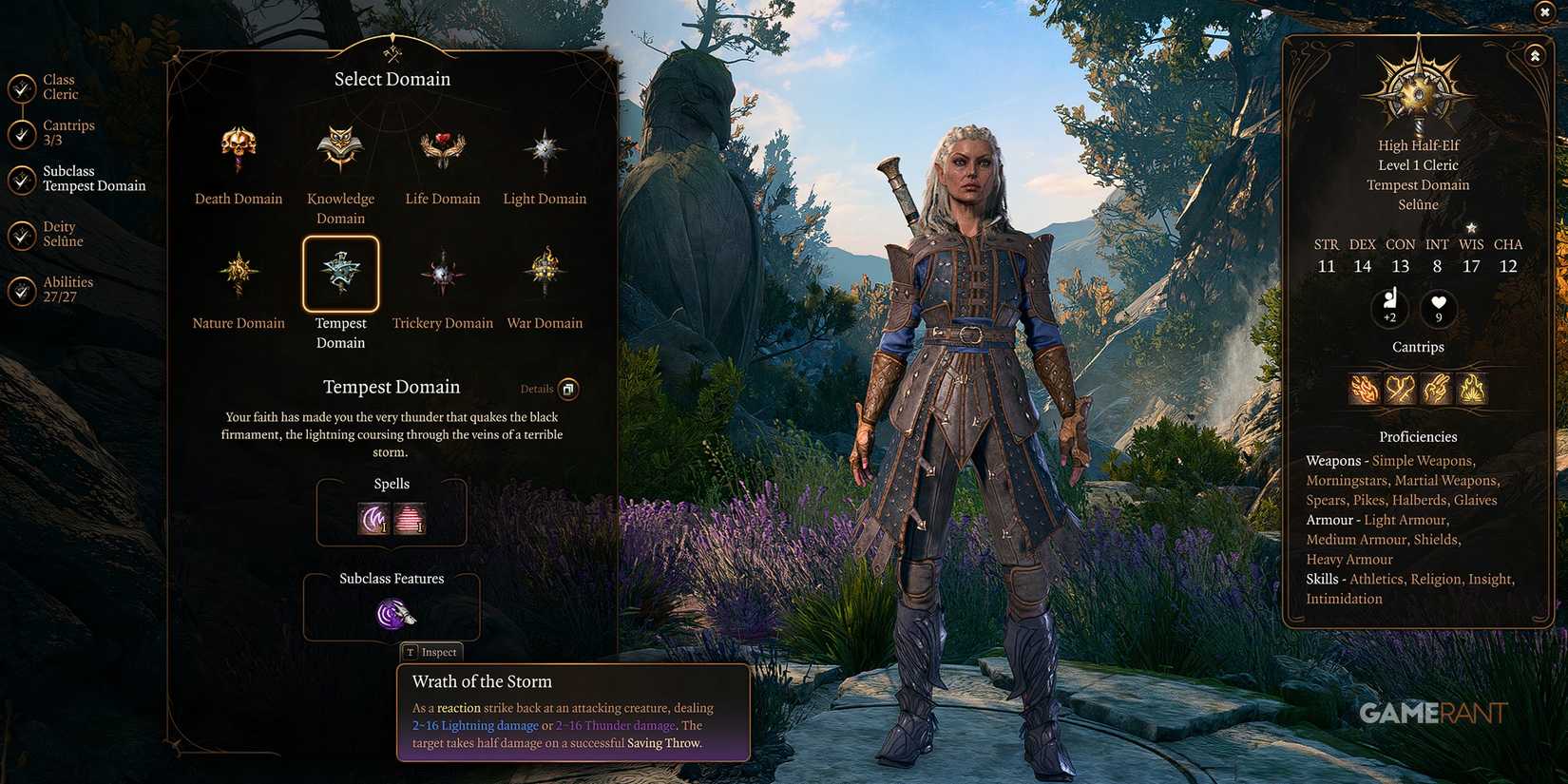Collapse the character summary panel
Screen dimensions: 1568x784
[x=1534, y=55]
